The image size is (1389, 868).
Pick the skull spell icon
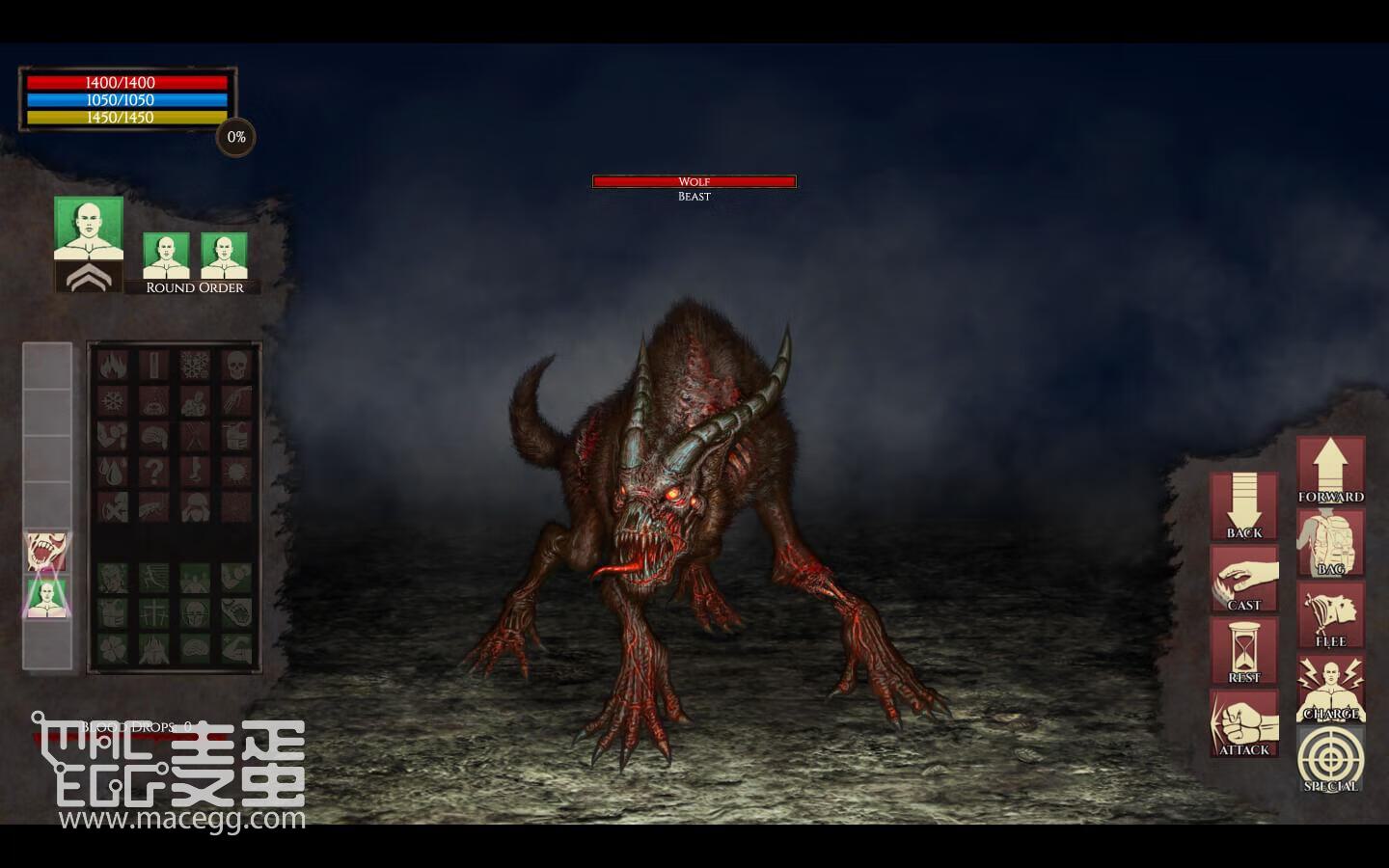pos(236,366)
